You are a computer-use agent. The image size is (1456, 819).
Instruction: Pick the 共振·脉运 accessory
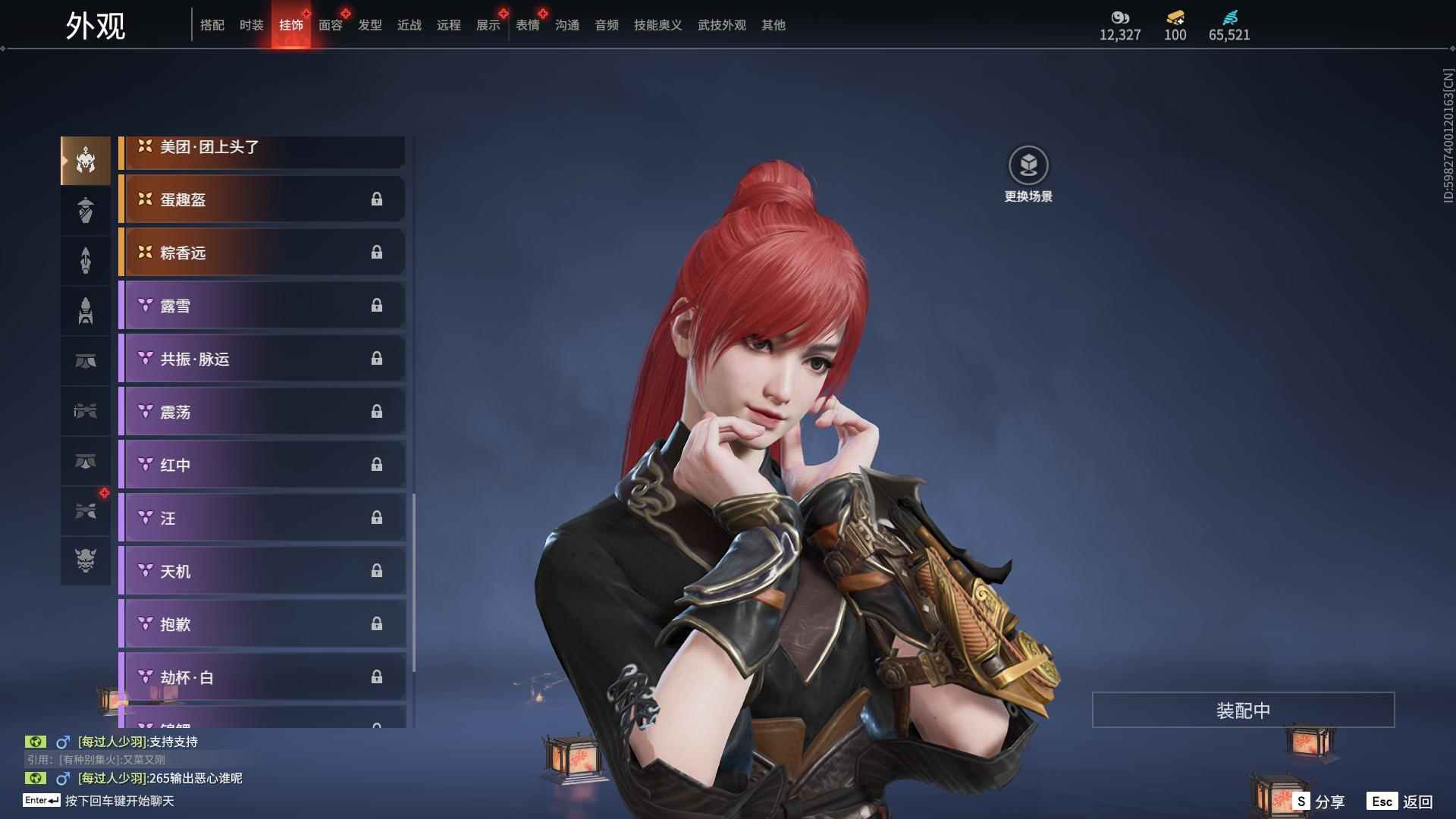262,359
